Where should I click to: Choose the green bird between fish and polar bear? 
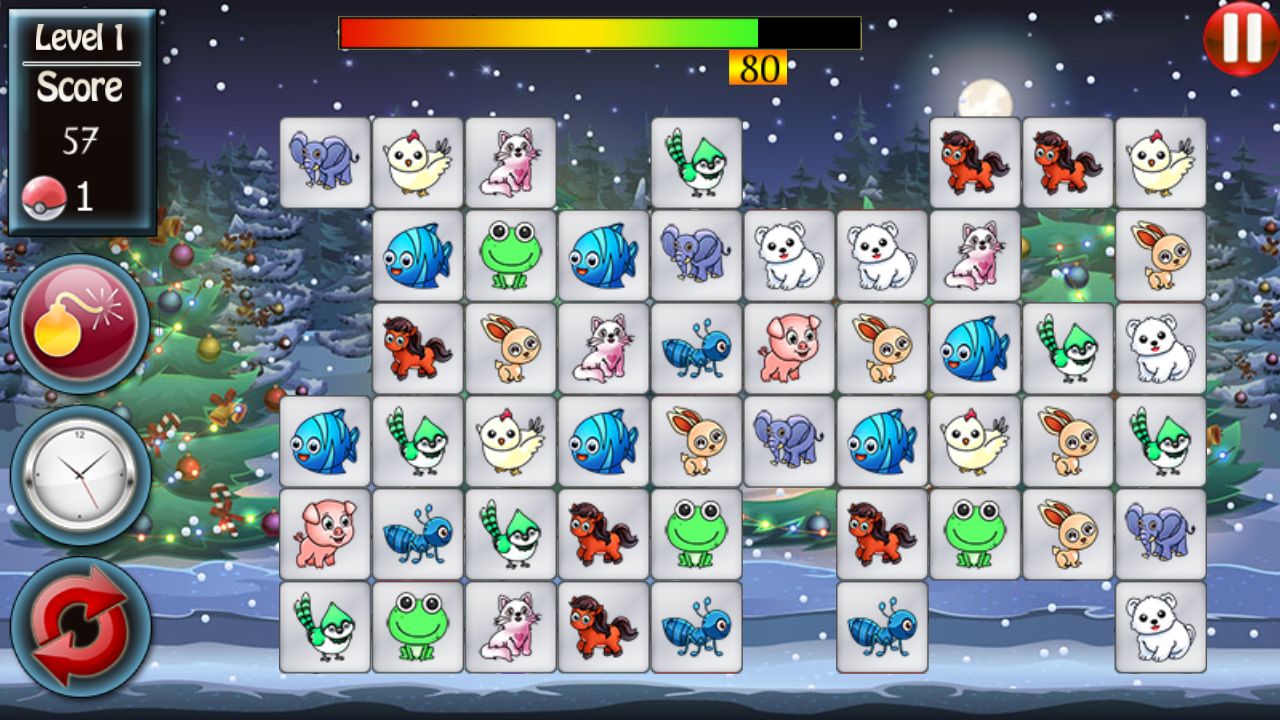(x=1068, y=348)
